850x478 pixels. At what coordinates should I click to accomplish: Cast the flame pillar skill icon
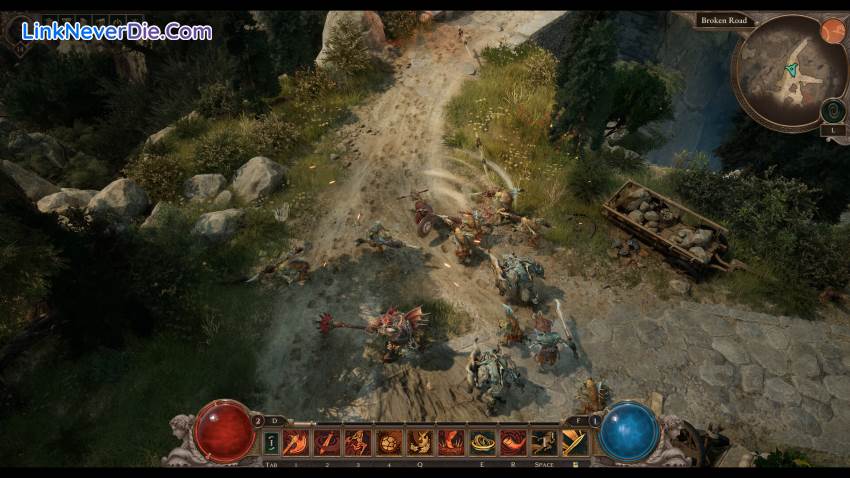coord(451,441)
